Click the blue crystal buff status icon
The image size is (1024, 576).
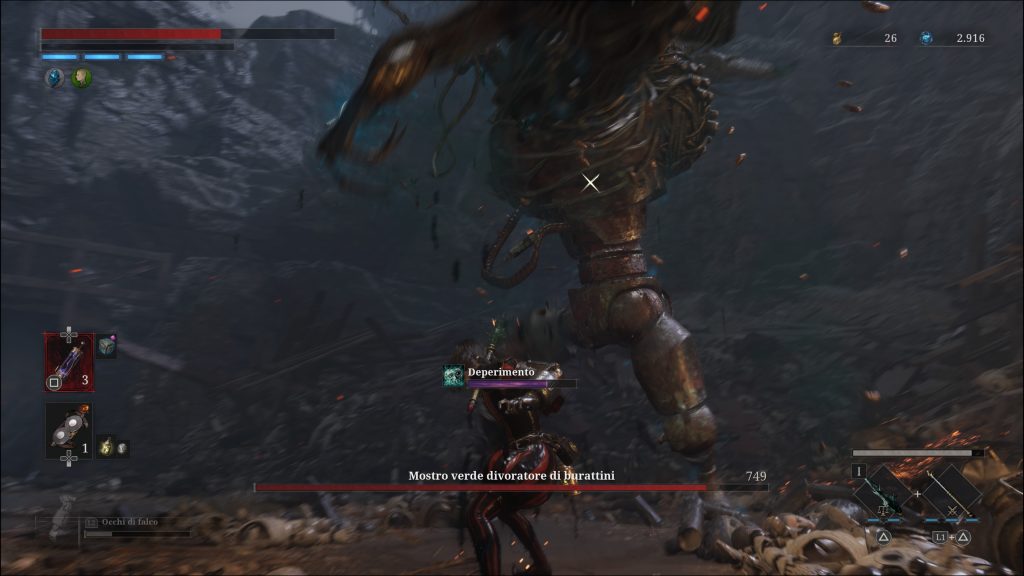click(54, 77)
